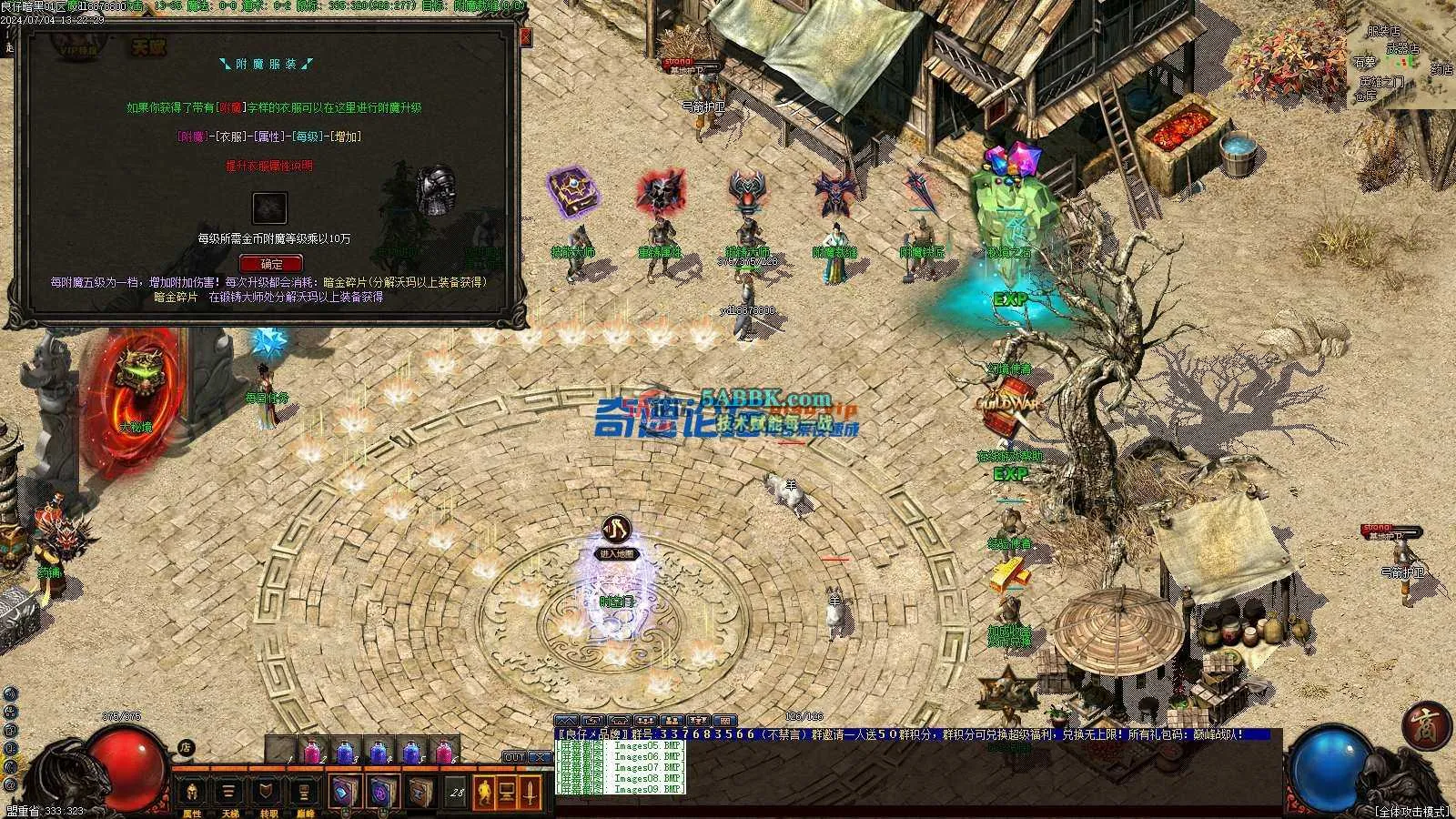The image size is (1456, 819).
Task: Open the 转职 class change menu
Action: click(x=266, y=794)
